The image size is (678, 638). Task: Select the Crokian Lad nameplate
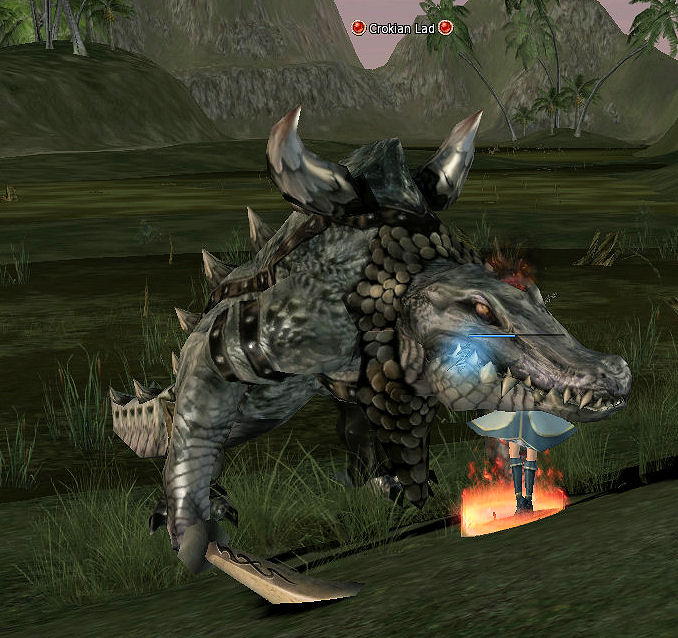tap(402, 28)
